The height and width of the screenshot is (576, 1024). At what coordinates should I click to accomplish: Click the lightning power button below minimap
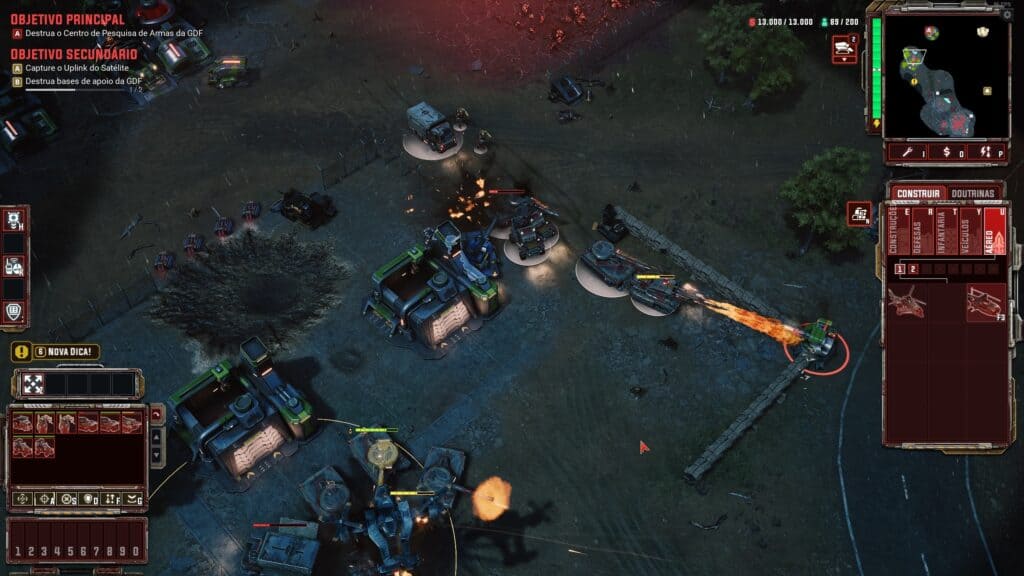coord(985,152)
